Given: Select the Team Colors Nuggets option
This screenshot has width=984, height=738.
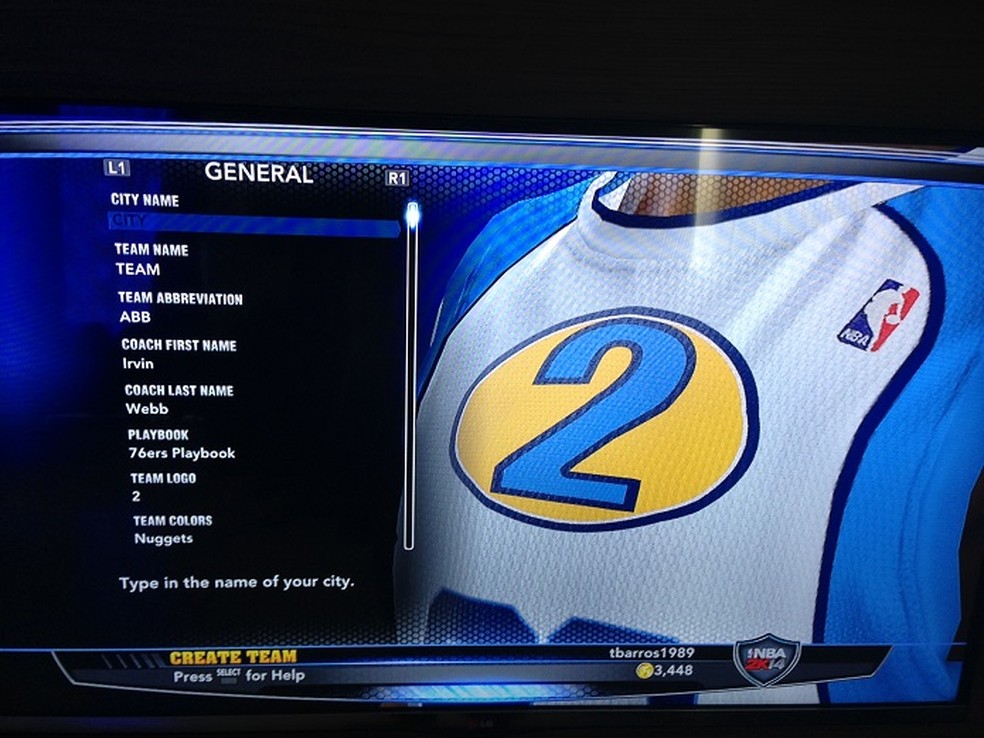Looking at the screenshot, I should (163, 538).
